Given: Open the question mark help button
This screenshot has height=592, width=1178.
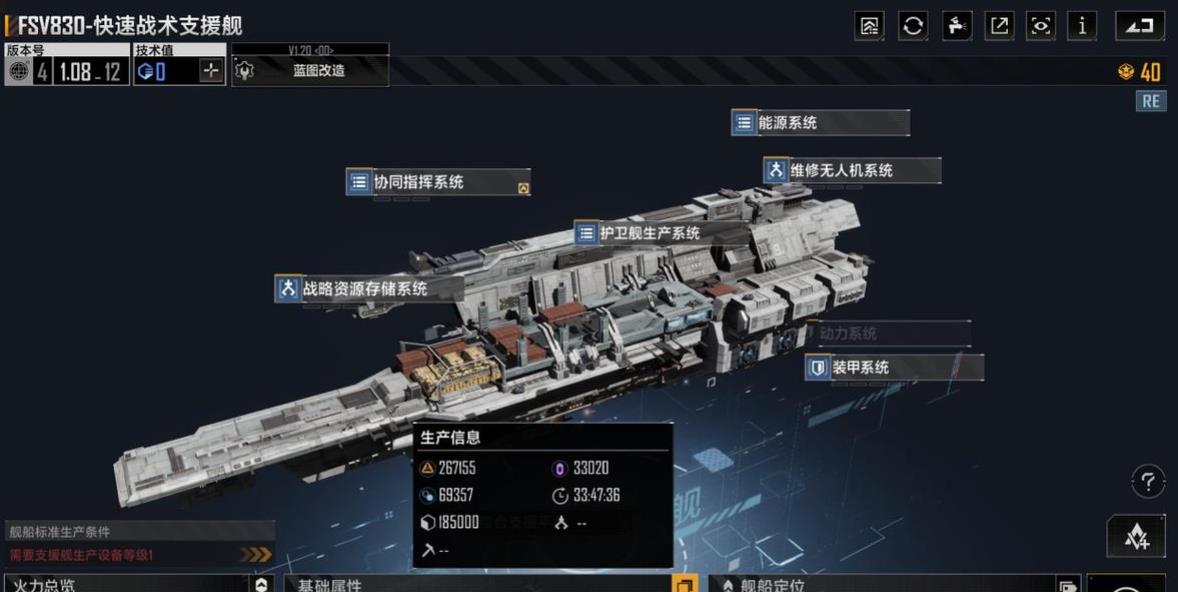Looking at the screenshot, I should pyautogui.click(x=1148, y=482).
